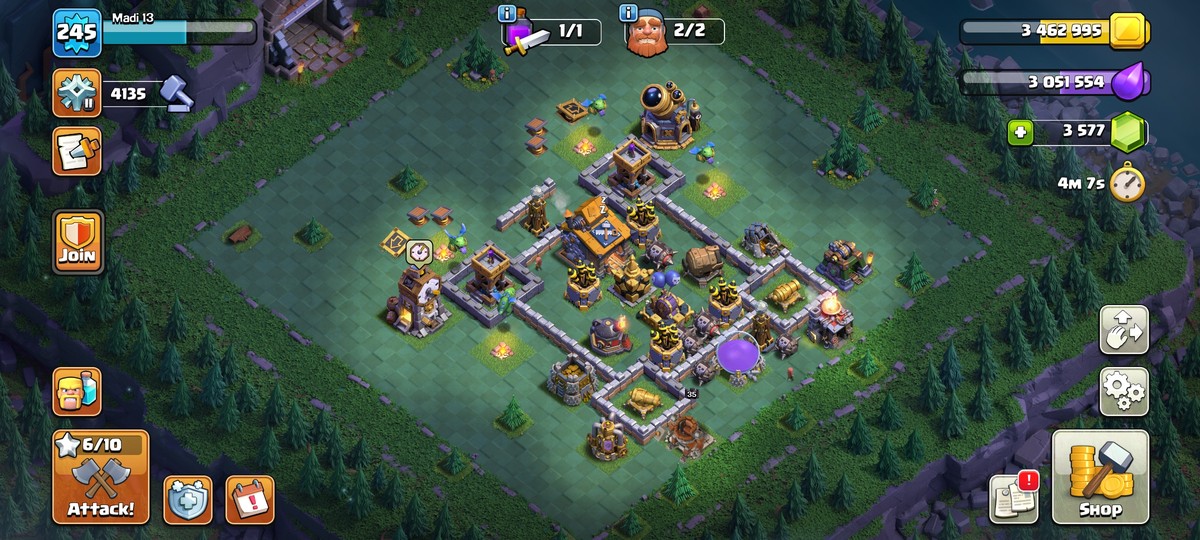The image size is (1200, 540).
Task: Open the scroll and quill log
Action: (77, 151)
